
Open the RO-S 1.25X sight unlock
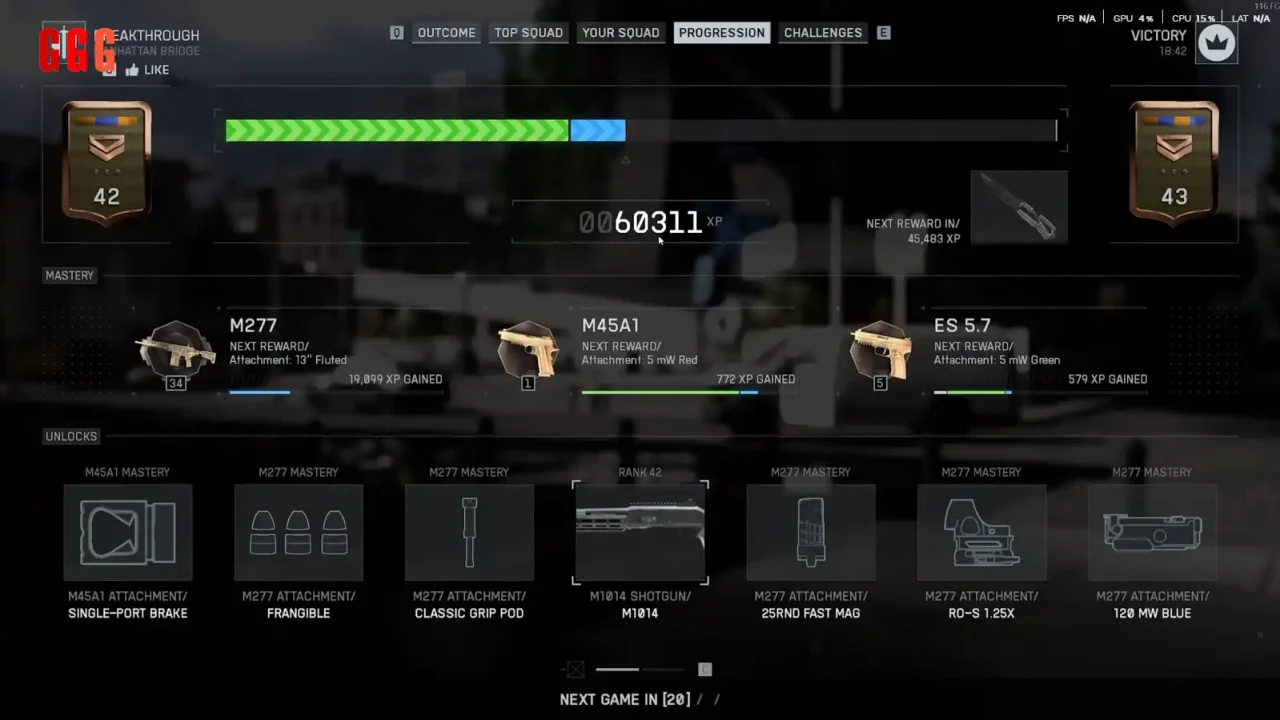pyautogui.click(x=981, y=533)
